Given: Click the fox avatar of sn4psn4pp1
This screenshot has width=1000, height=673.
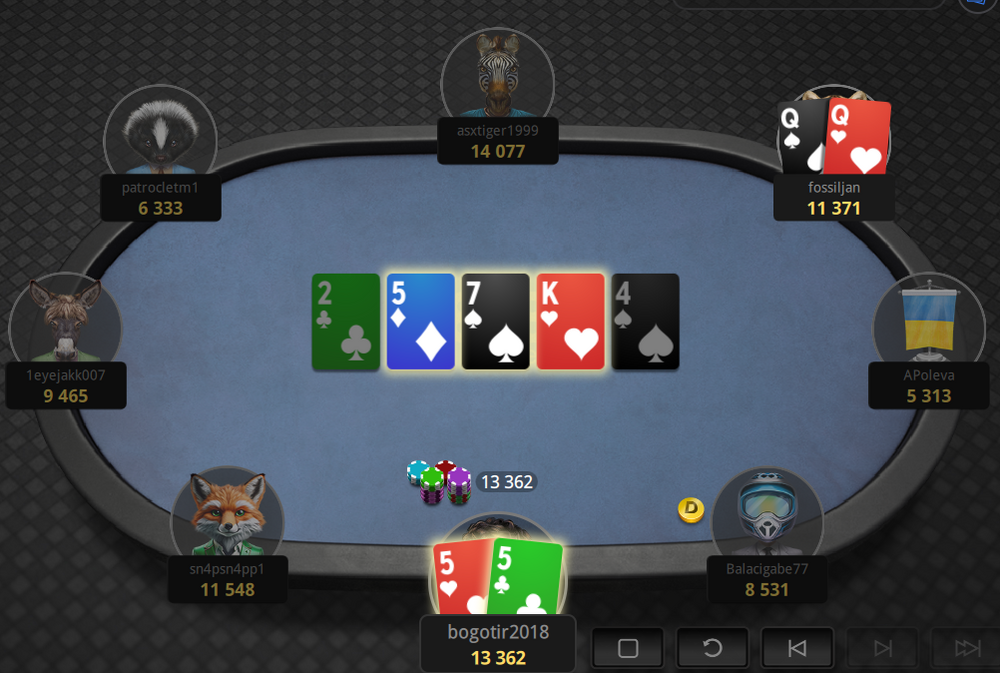Looking at the screenshot, I should [x=227, y=514].
